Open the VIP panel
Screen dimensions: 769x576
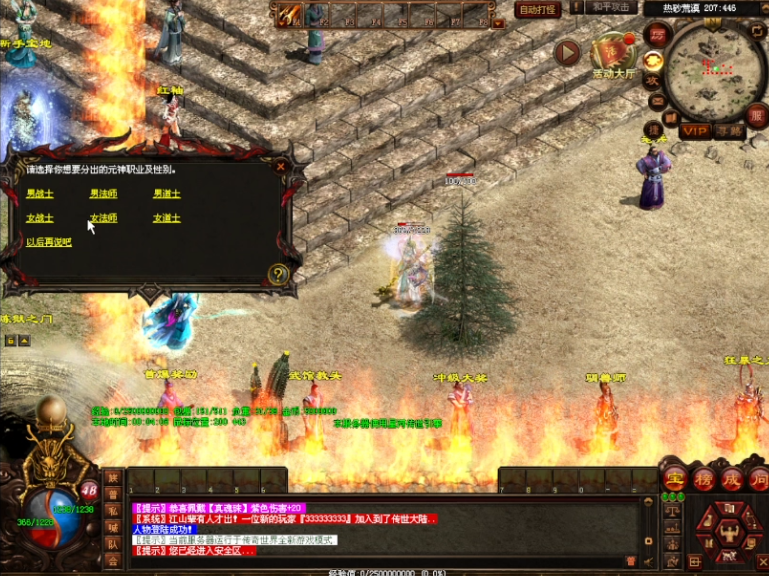(x=695, y=131)
